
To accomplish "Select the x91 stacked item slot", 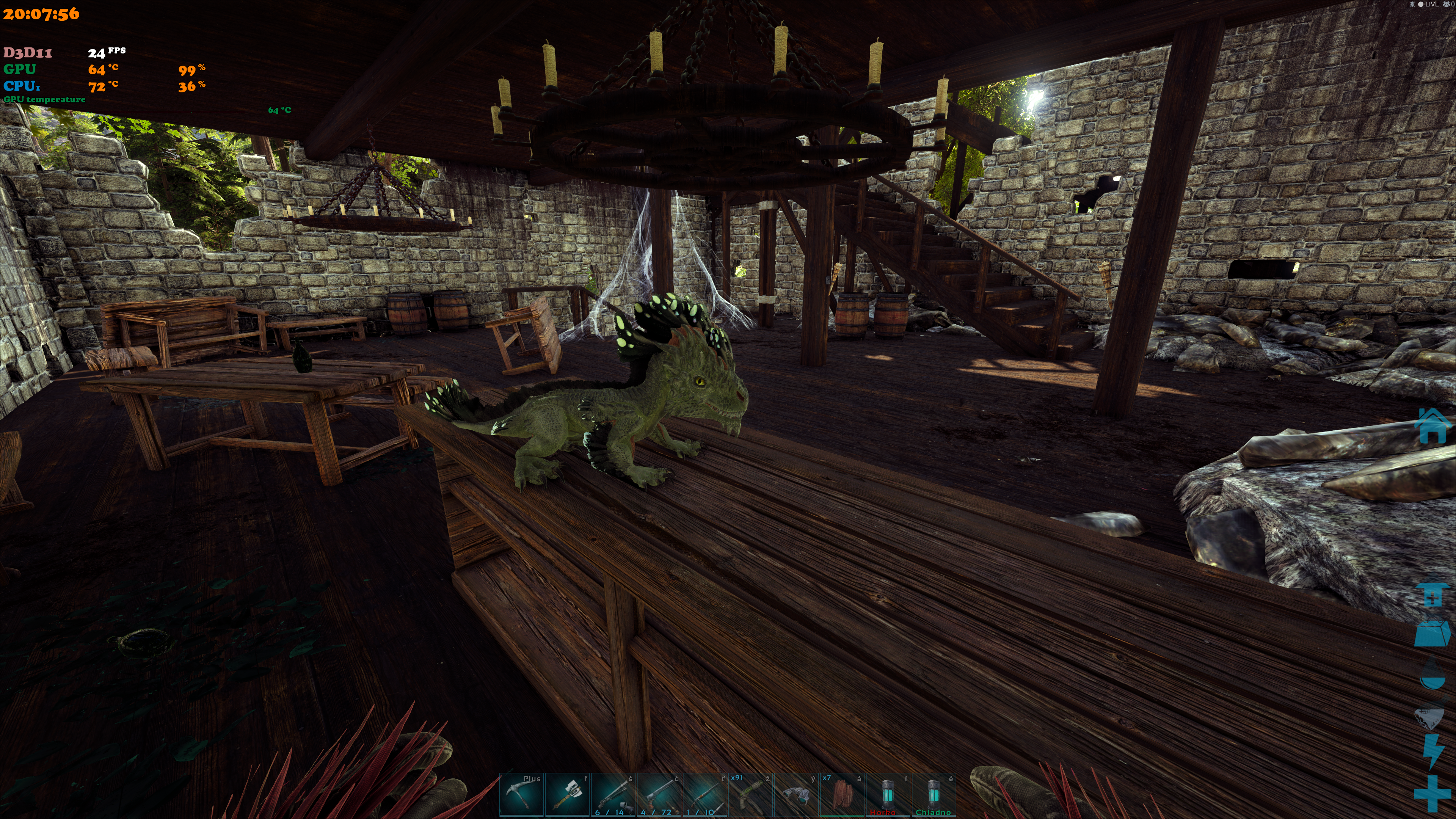I will point(750,795).
